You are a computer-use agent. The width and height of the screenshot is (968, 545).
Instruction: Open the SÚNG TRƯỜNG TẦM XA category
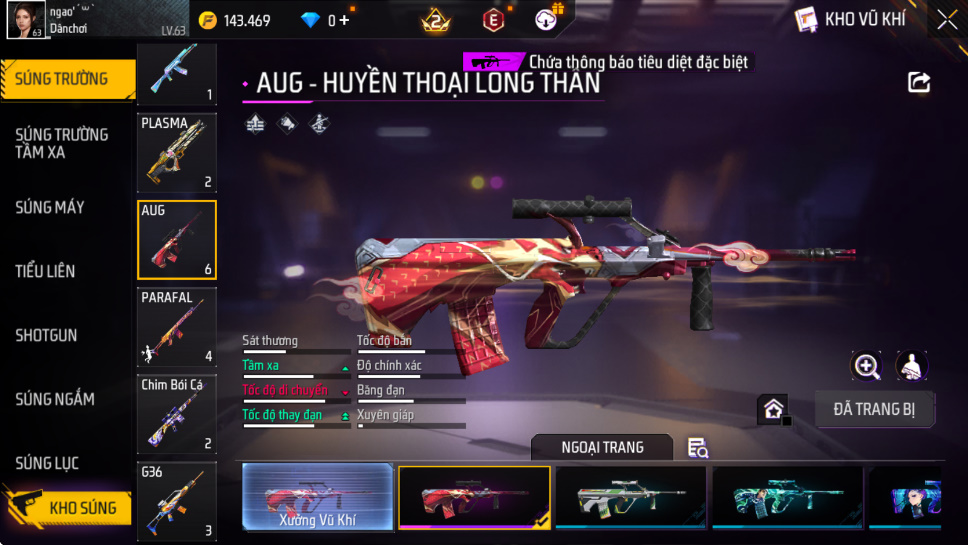click(x=62, y=143)
